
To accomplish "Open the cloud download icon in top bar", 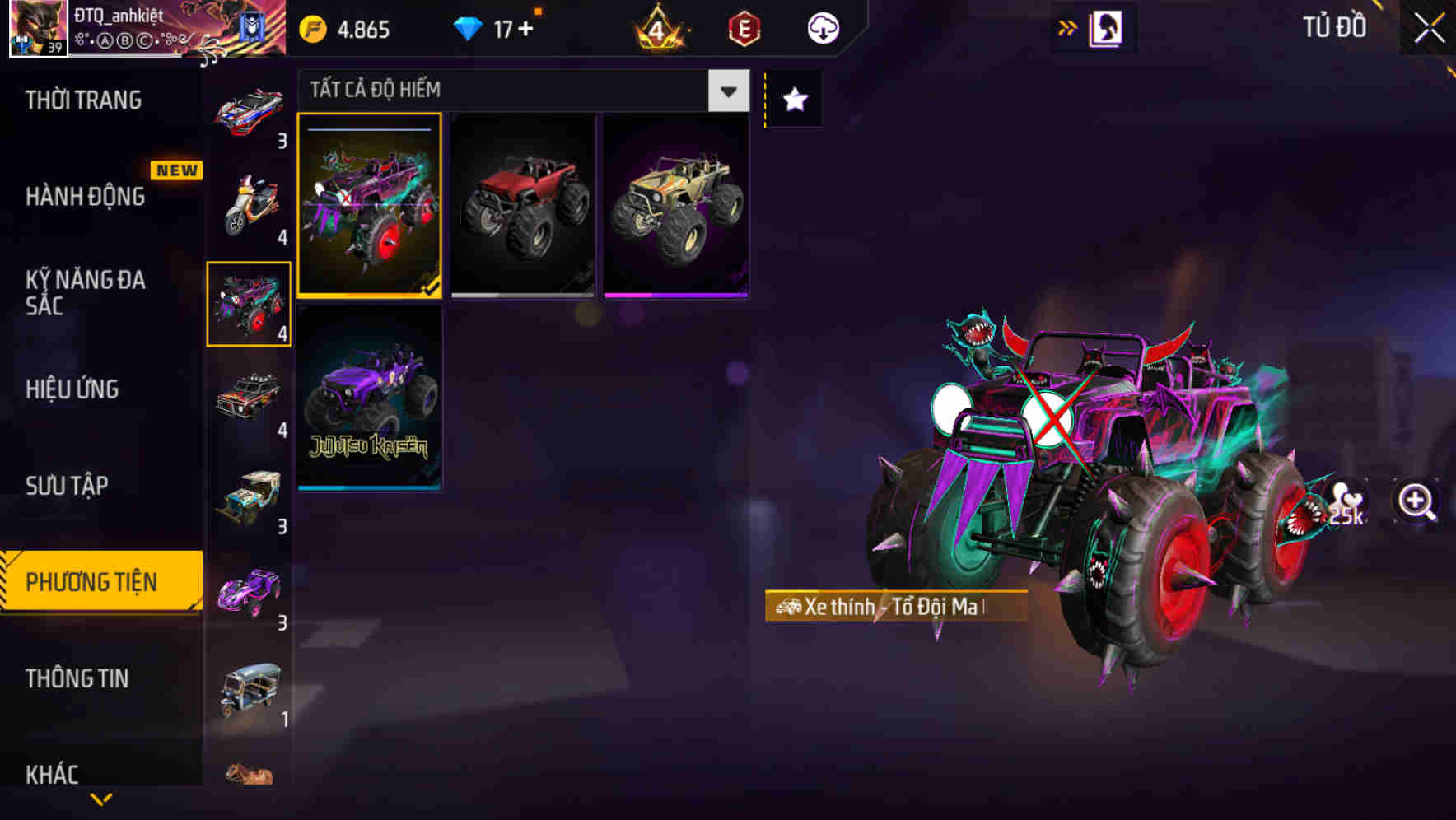I will pyautogui.click(x=821, y=28).
